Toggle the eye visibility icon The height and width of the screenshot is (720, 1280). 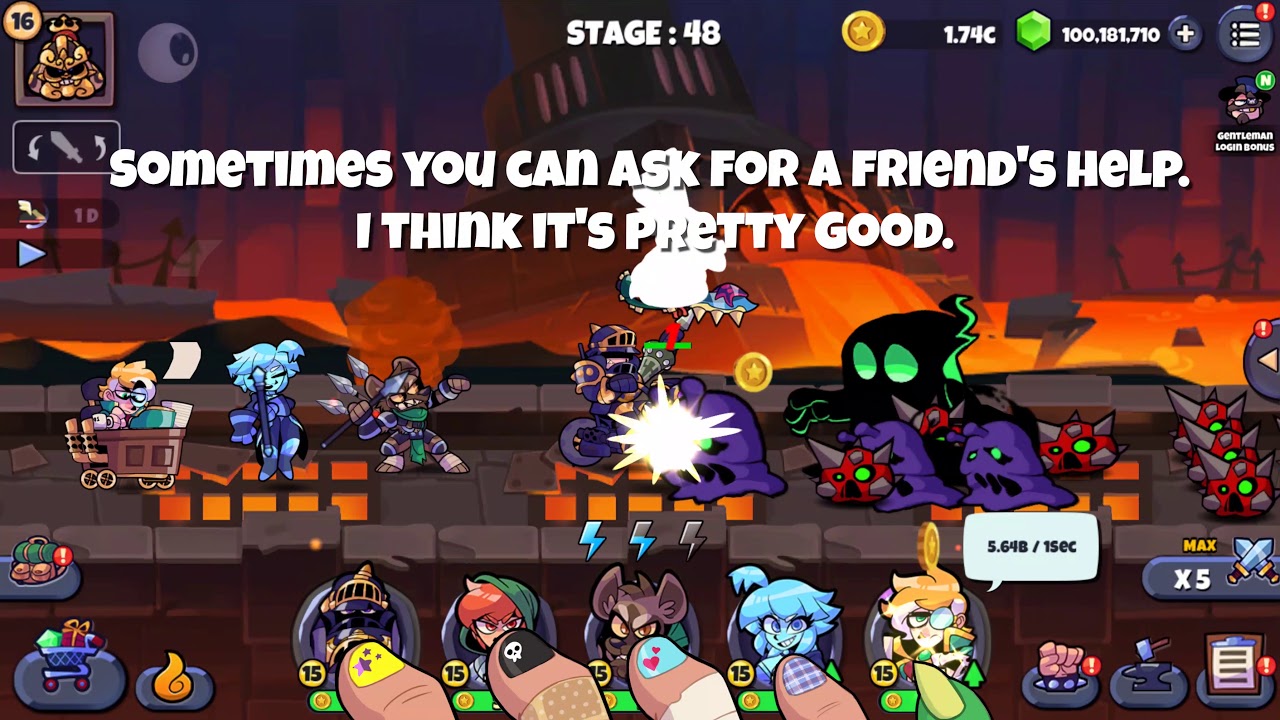pyautogui.click(x=167, y=52)
